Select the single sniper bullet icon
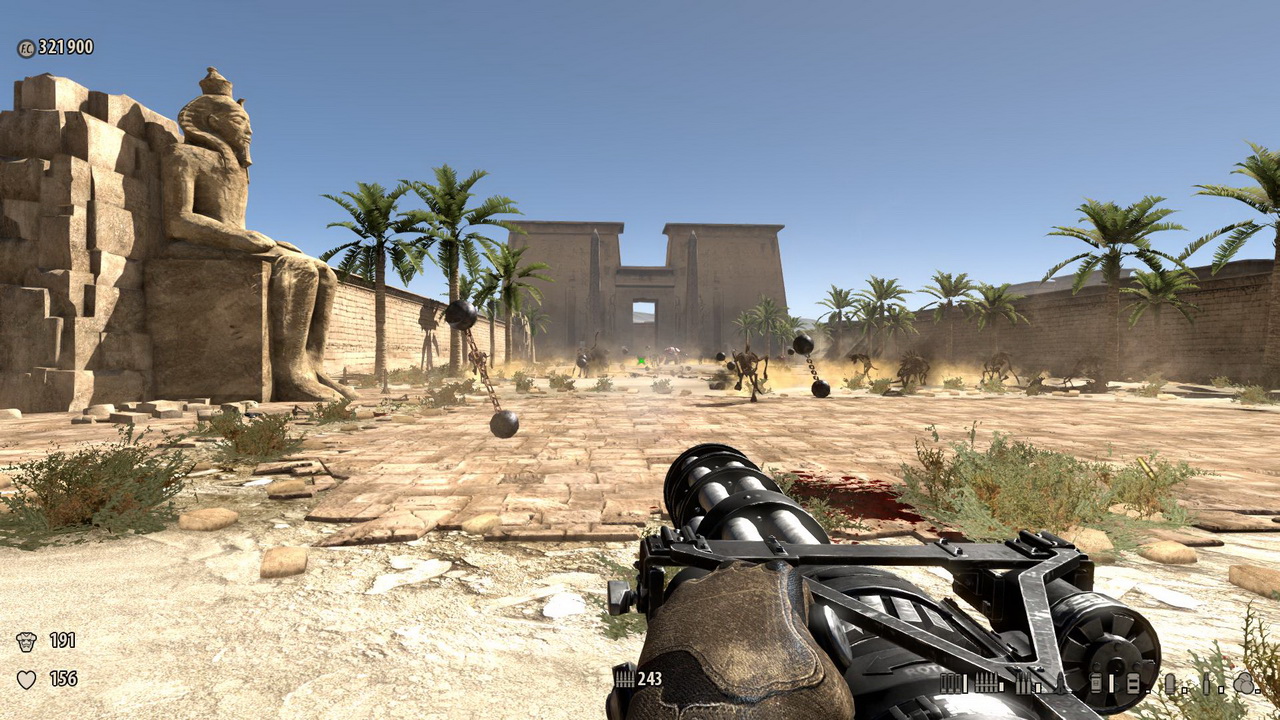 click(x=1206, y=683)
